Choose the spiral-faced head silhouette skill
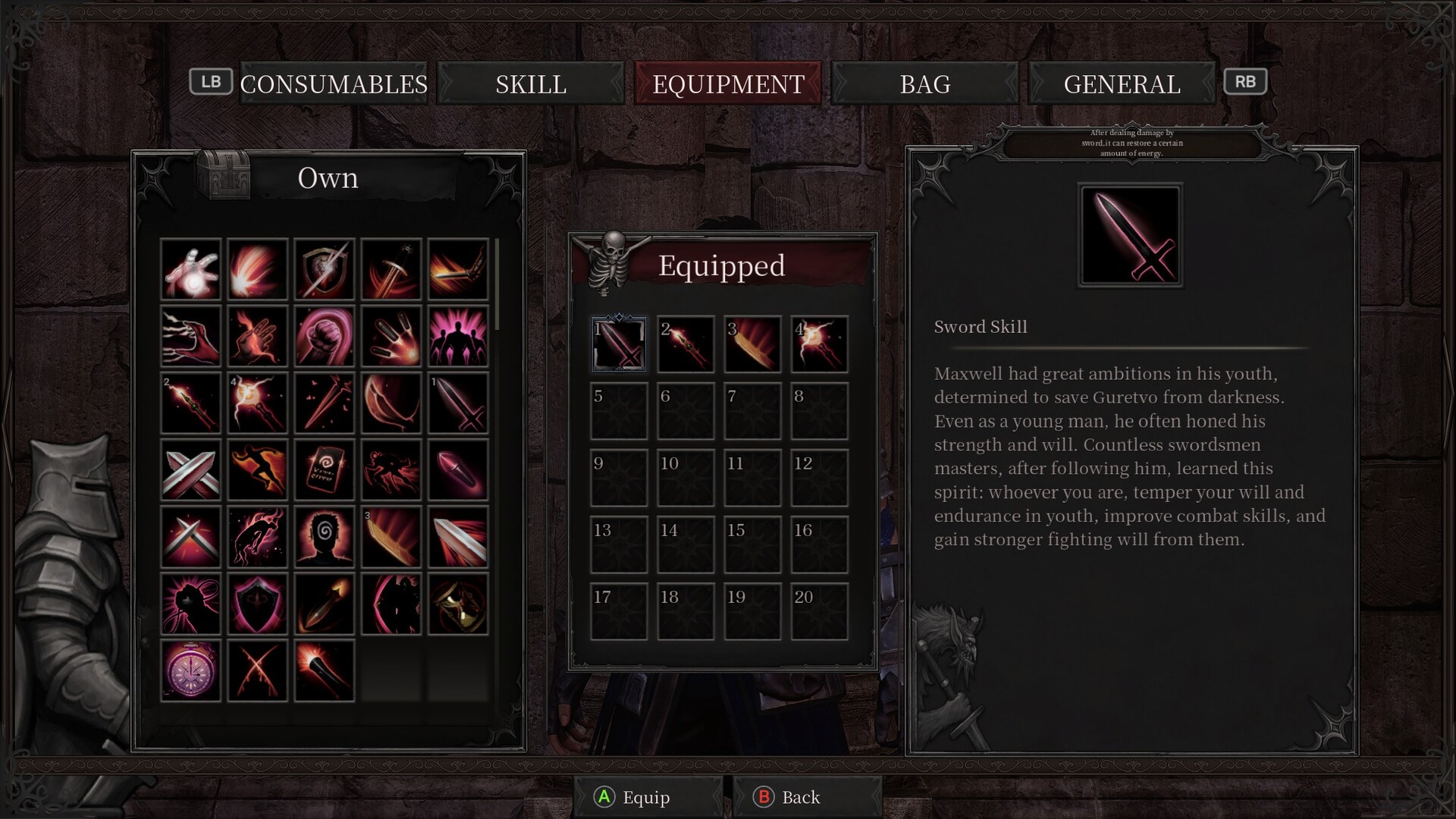 click(x=324, y=537)
